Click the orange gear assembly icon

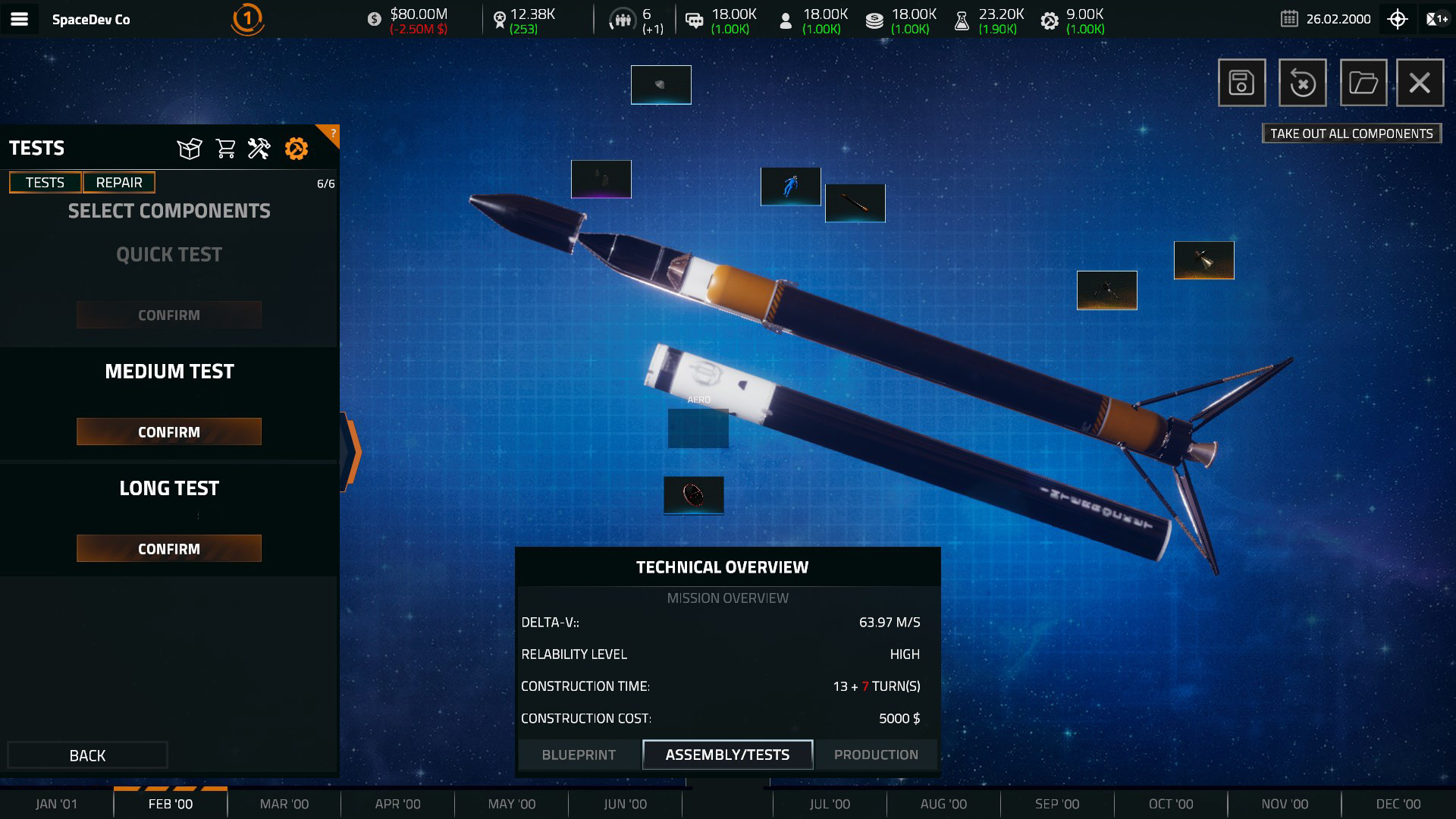(x=297, y=149)
